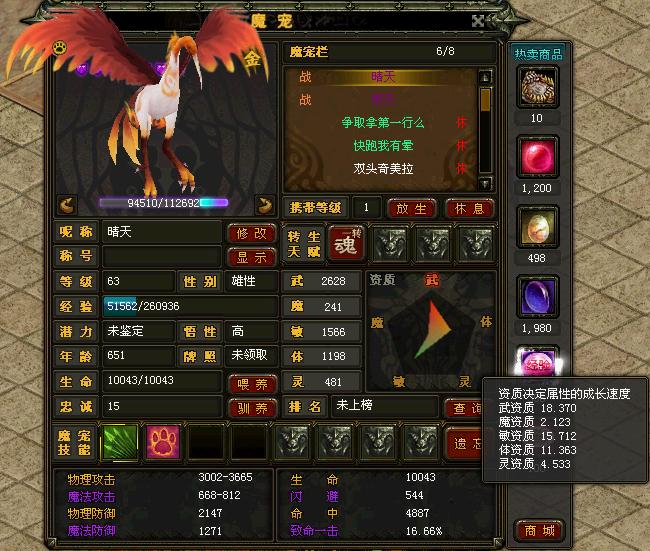
Task: Select the green claw slash pet skill
Action: (x=121, y=442)
